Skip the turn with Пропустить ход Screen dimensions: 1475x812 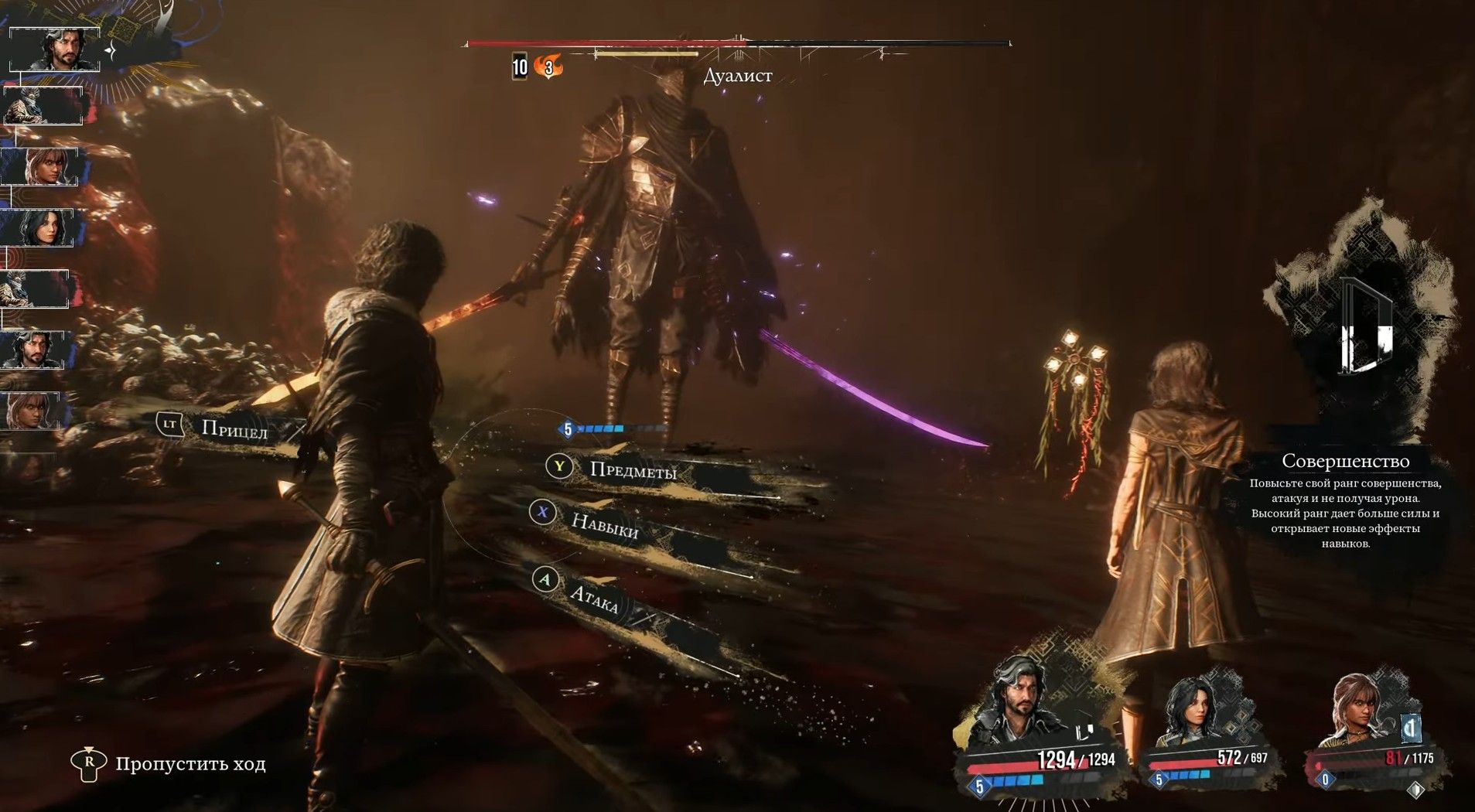[190, 764]
